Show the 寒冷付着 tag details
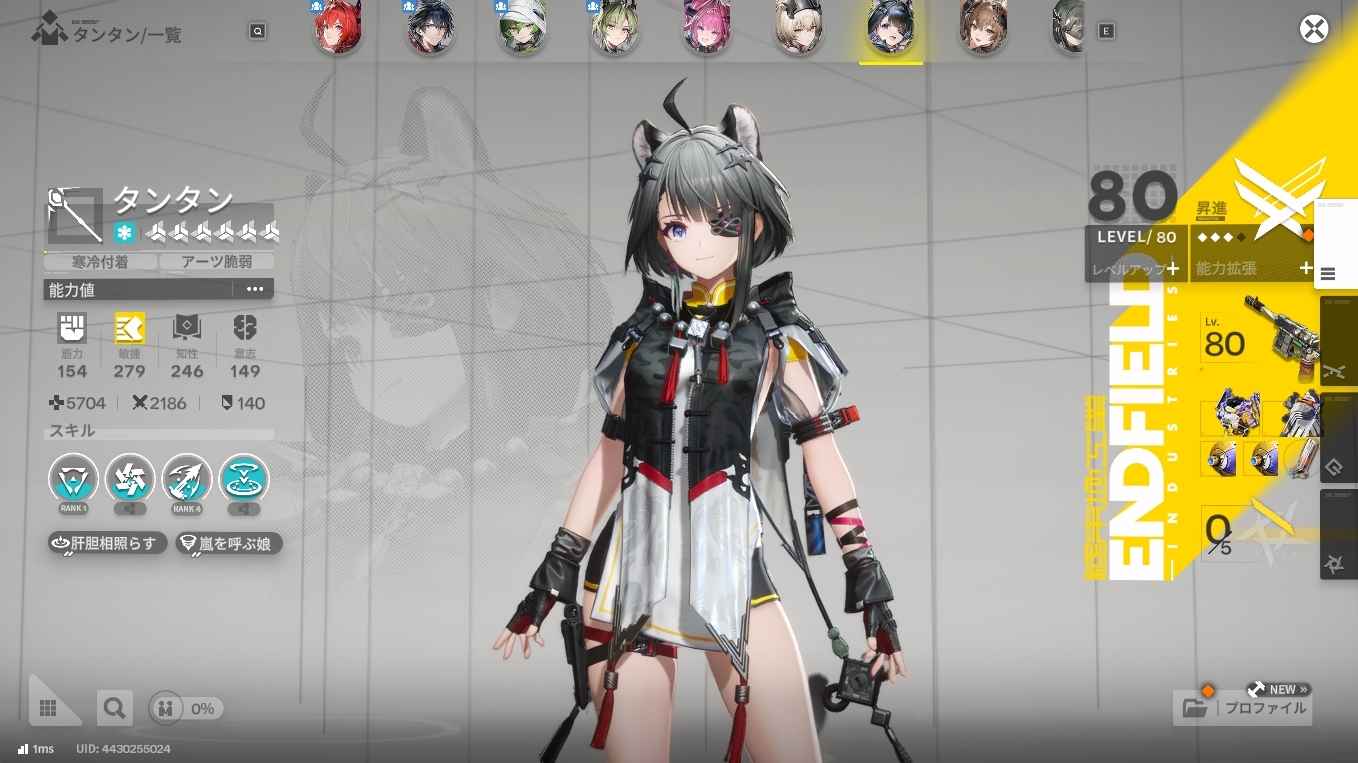Viewport: 1358px width, 763px height. pyautogui.click(x=101, y=262)
